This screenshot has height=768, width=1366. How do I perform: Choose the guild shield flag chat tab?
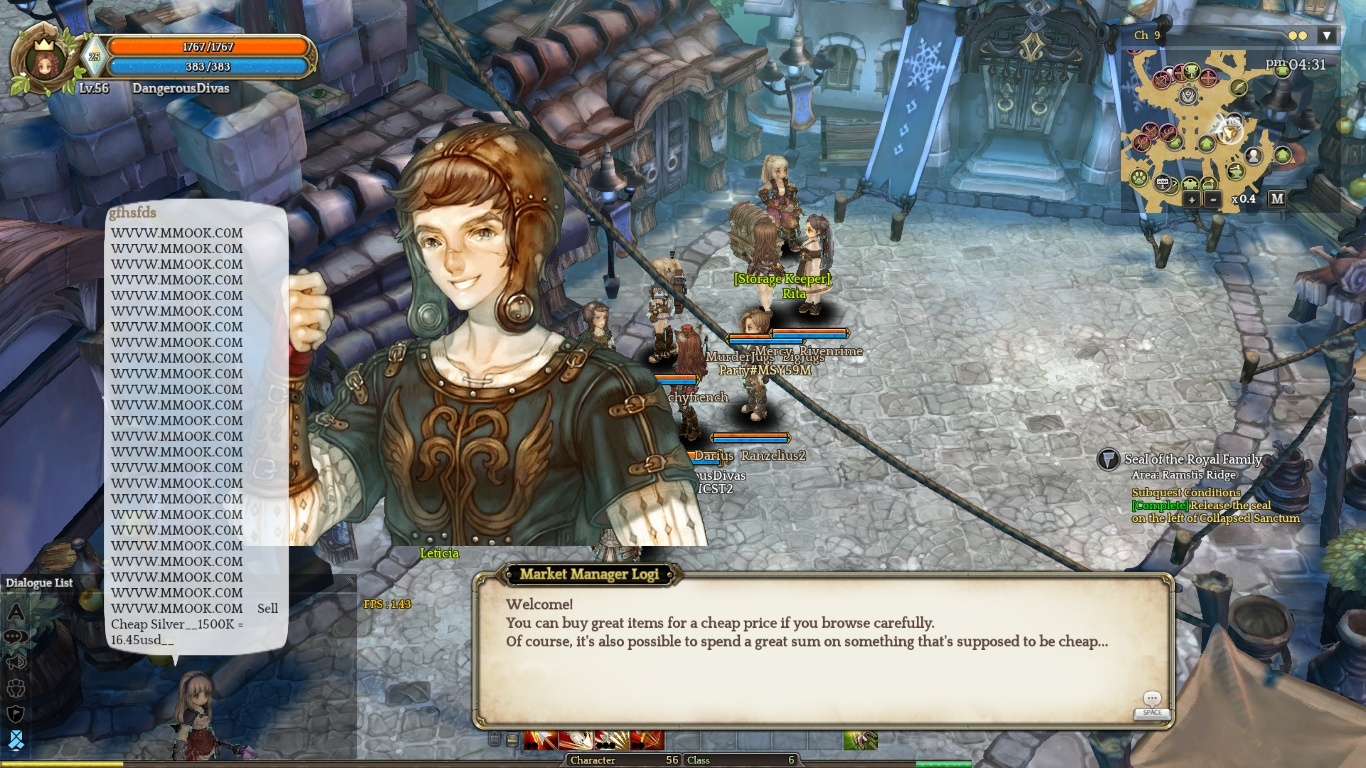coord(16,714)
